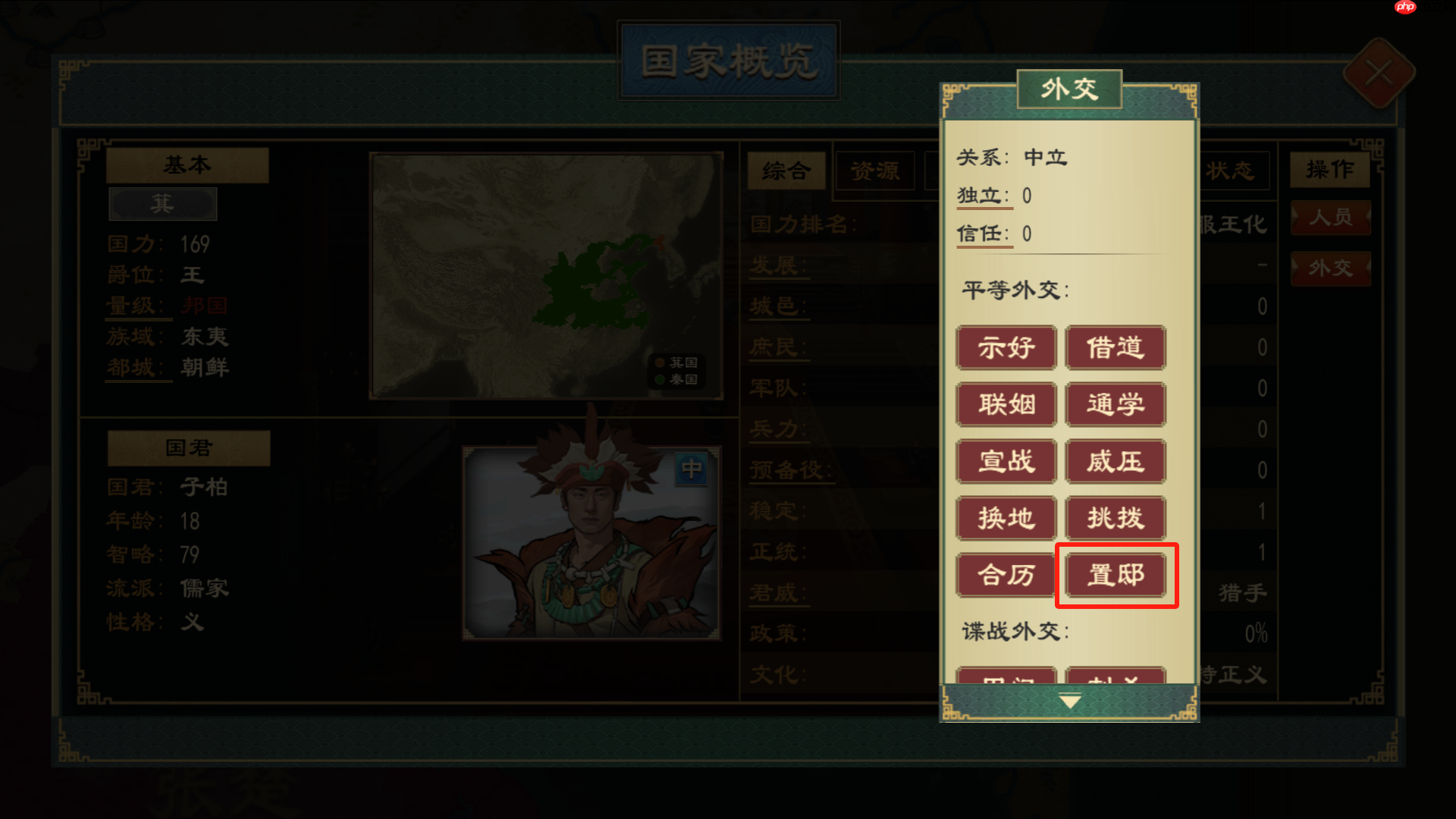The height and width of the screenshot is (819, 1456).
Task: Open the 人员 (personnel) panel in 操作 section
Action: coord(1331,218)
